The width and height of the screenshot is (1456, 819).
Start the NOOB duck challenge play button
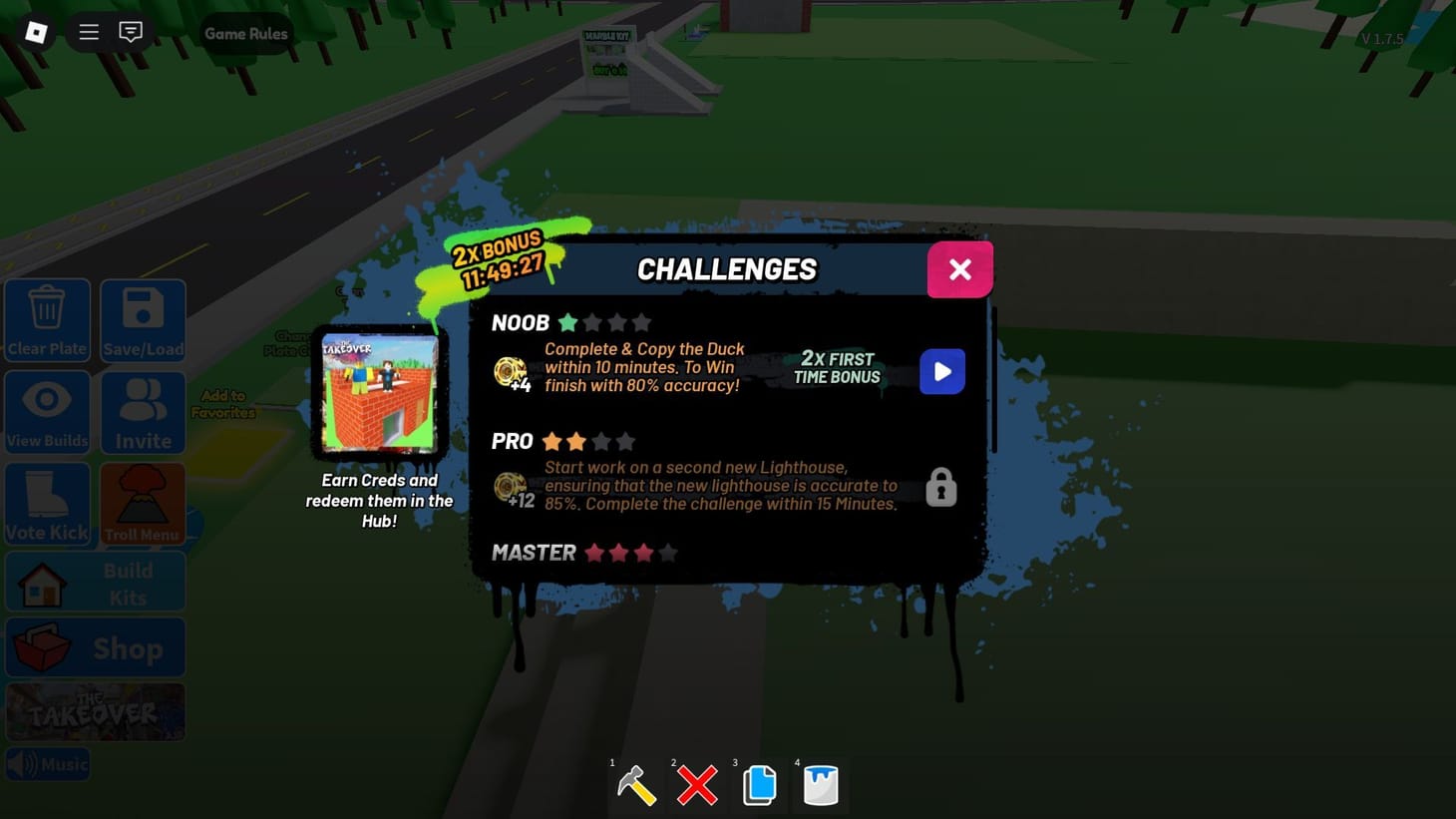[941, 371]
